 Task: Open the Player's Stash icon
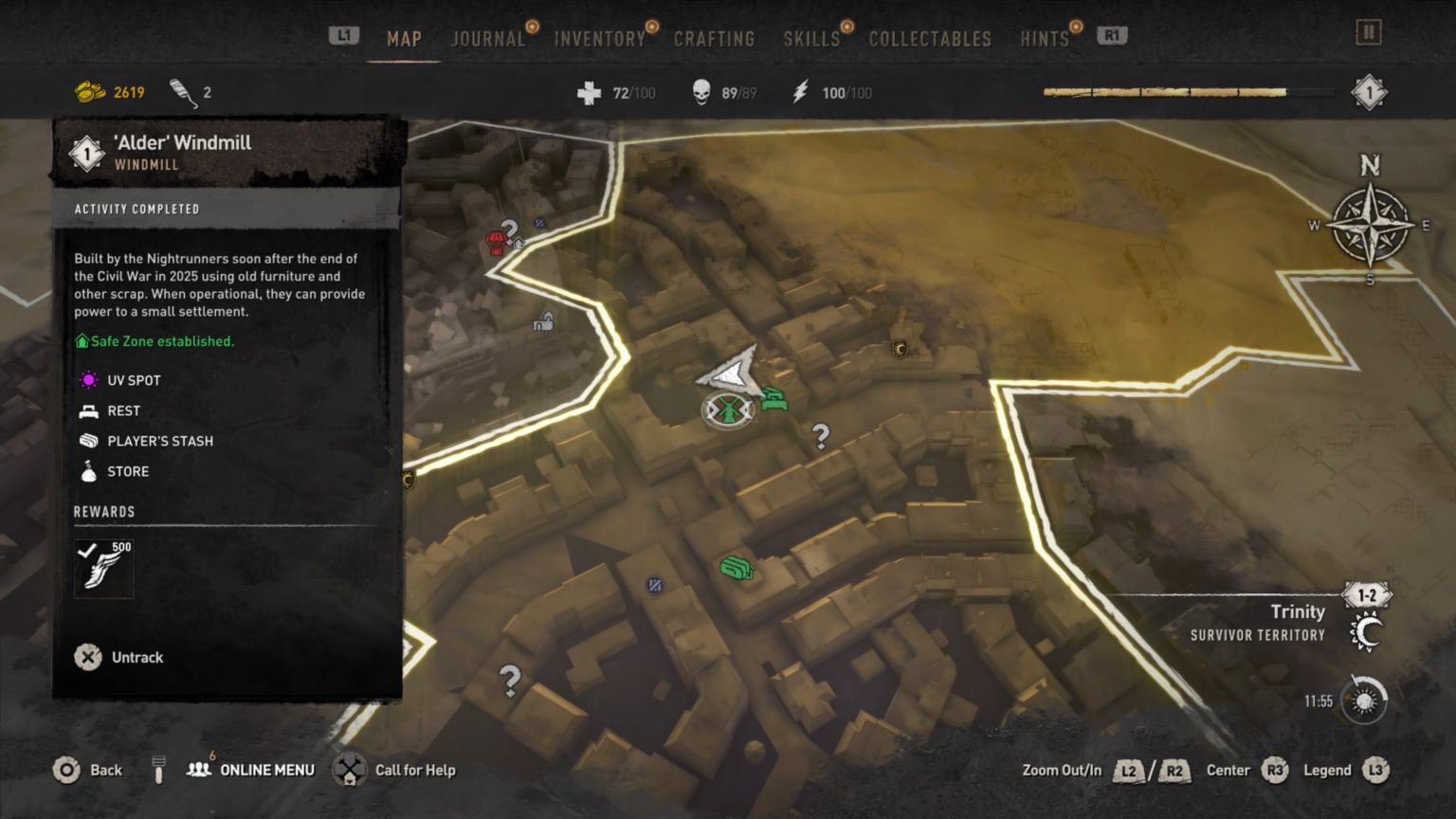(88, 441)
